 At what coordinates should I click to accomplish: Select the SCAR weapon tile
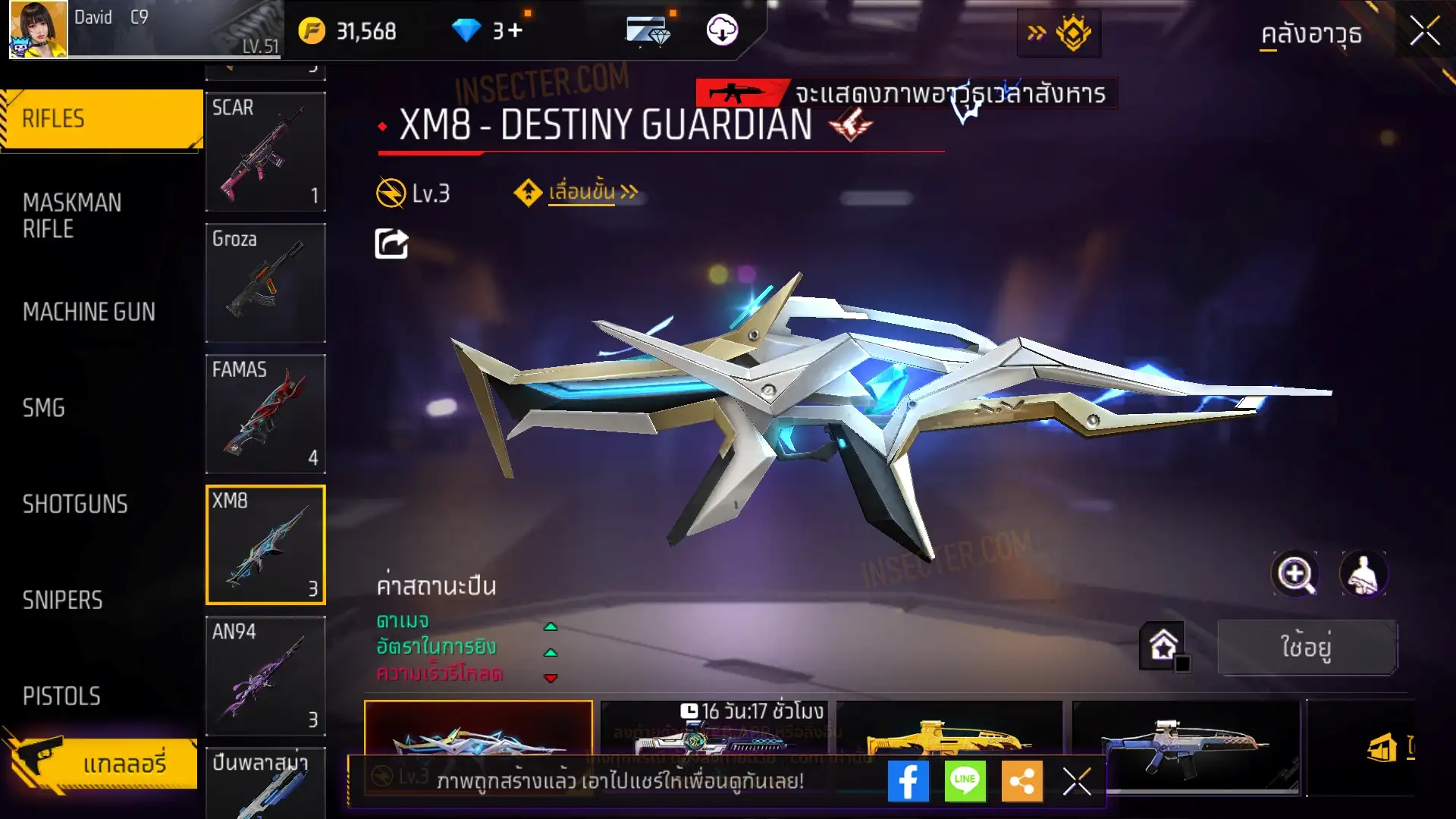[x=265, y=152]
